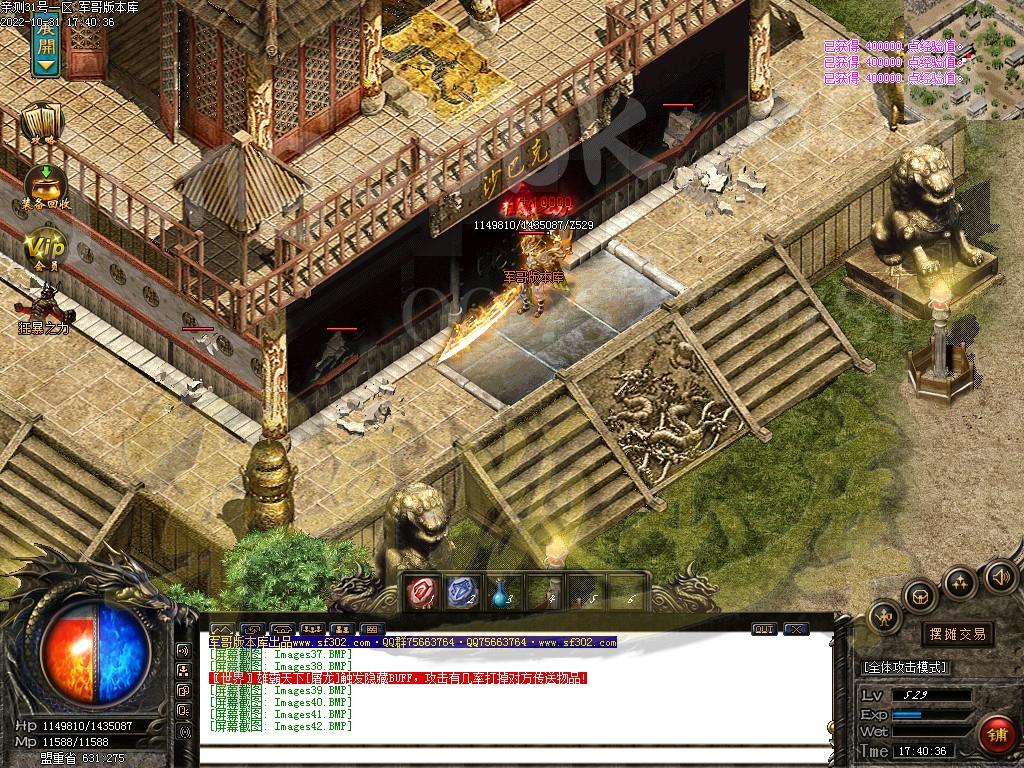Open character sheet with warrior figure icon

coord(886,618)
